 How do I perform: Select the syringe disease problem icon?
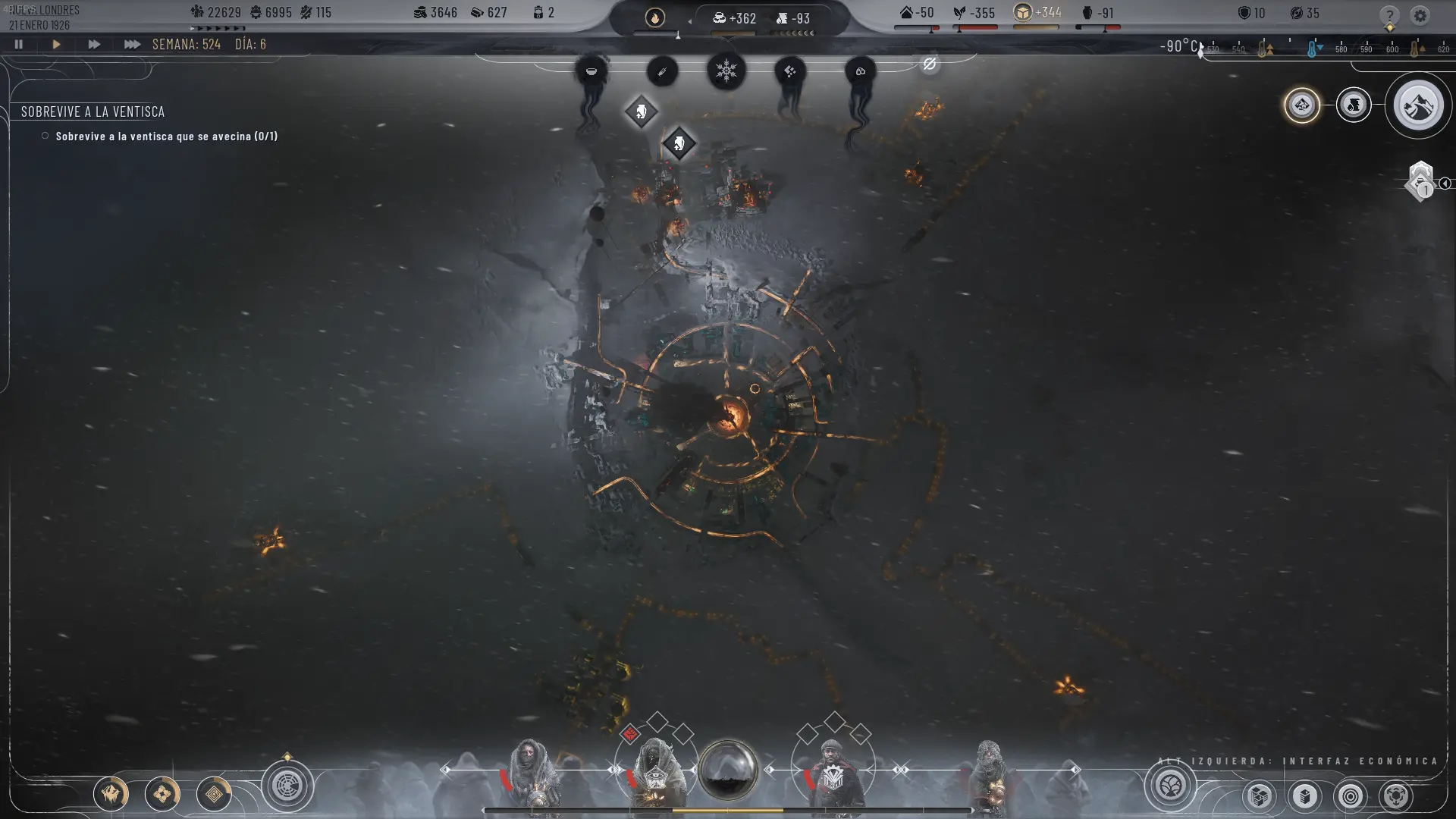(662, 71)
